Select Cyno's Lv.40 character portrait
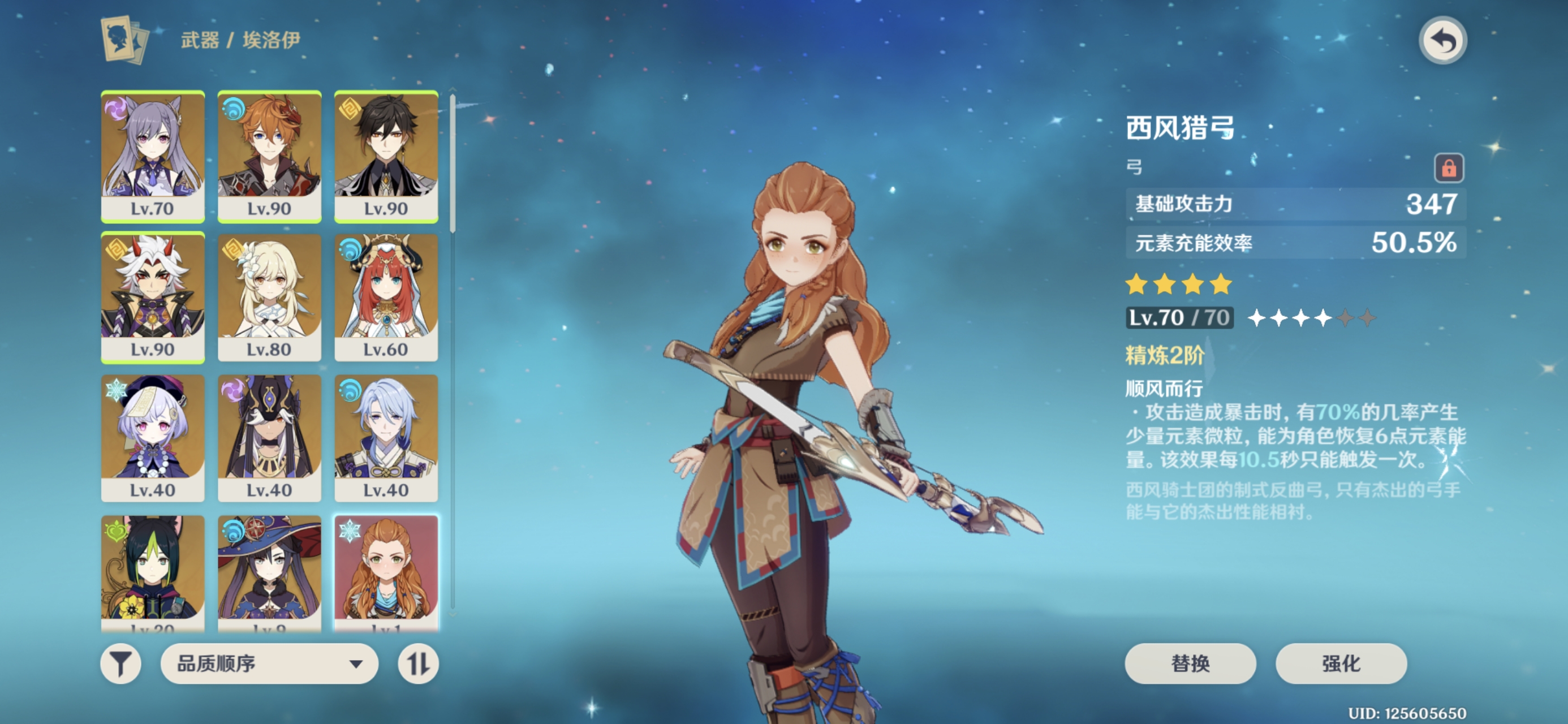 pyautogui.click(x=269, y=438)
